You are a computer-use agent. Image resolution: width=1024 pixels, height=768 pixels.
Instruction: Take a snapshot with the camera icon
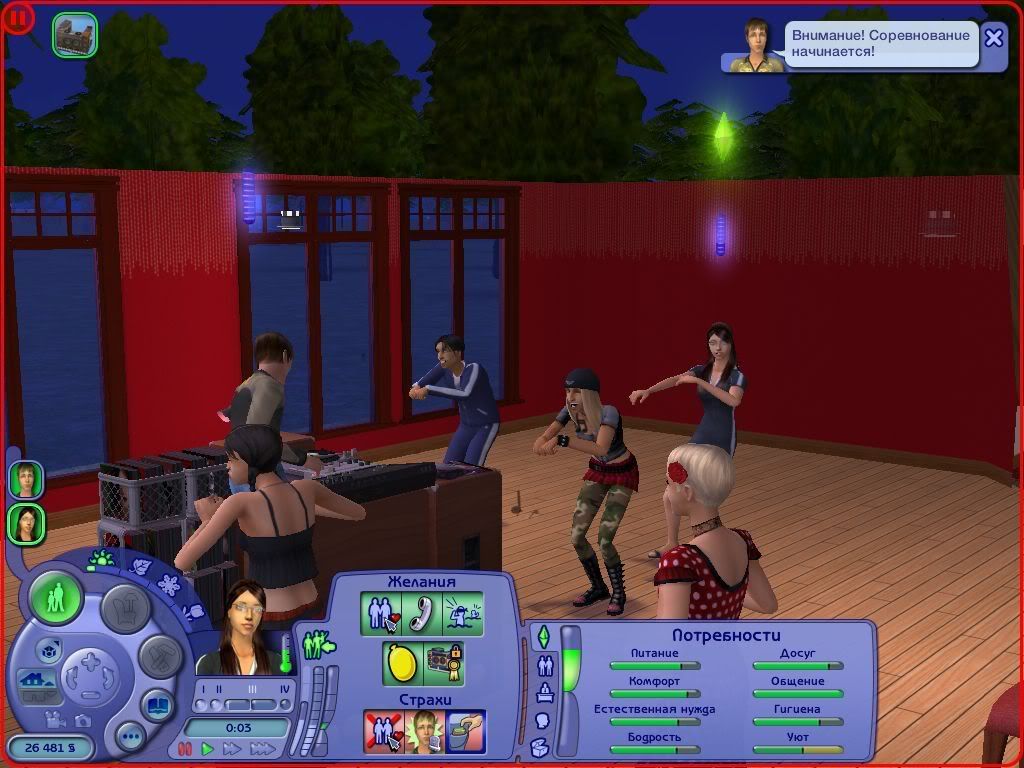coord(83,720)
